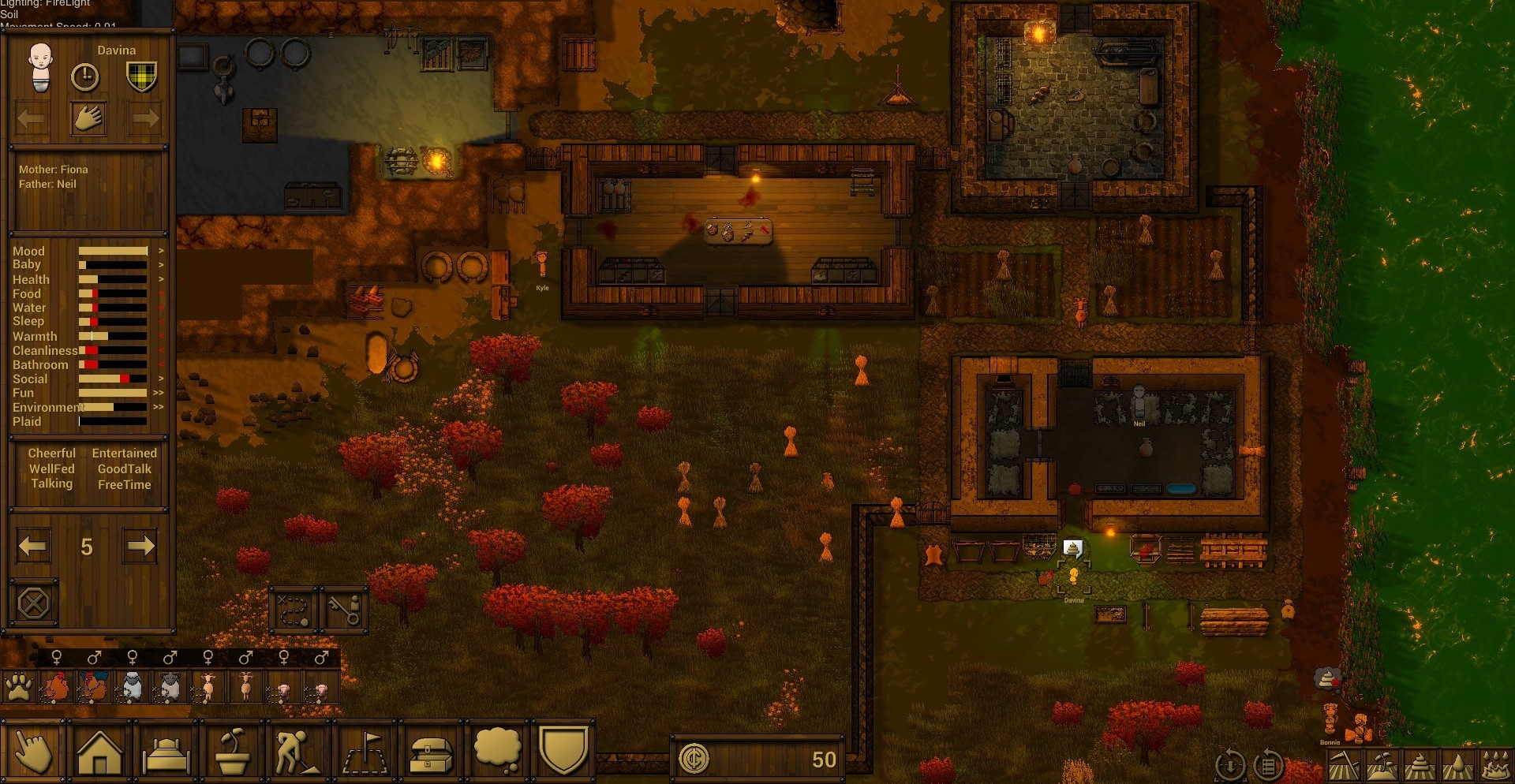Click the paw print animals button

(18, 688)
